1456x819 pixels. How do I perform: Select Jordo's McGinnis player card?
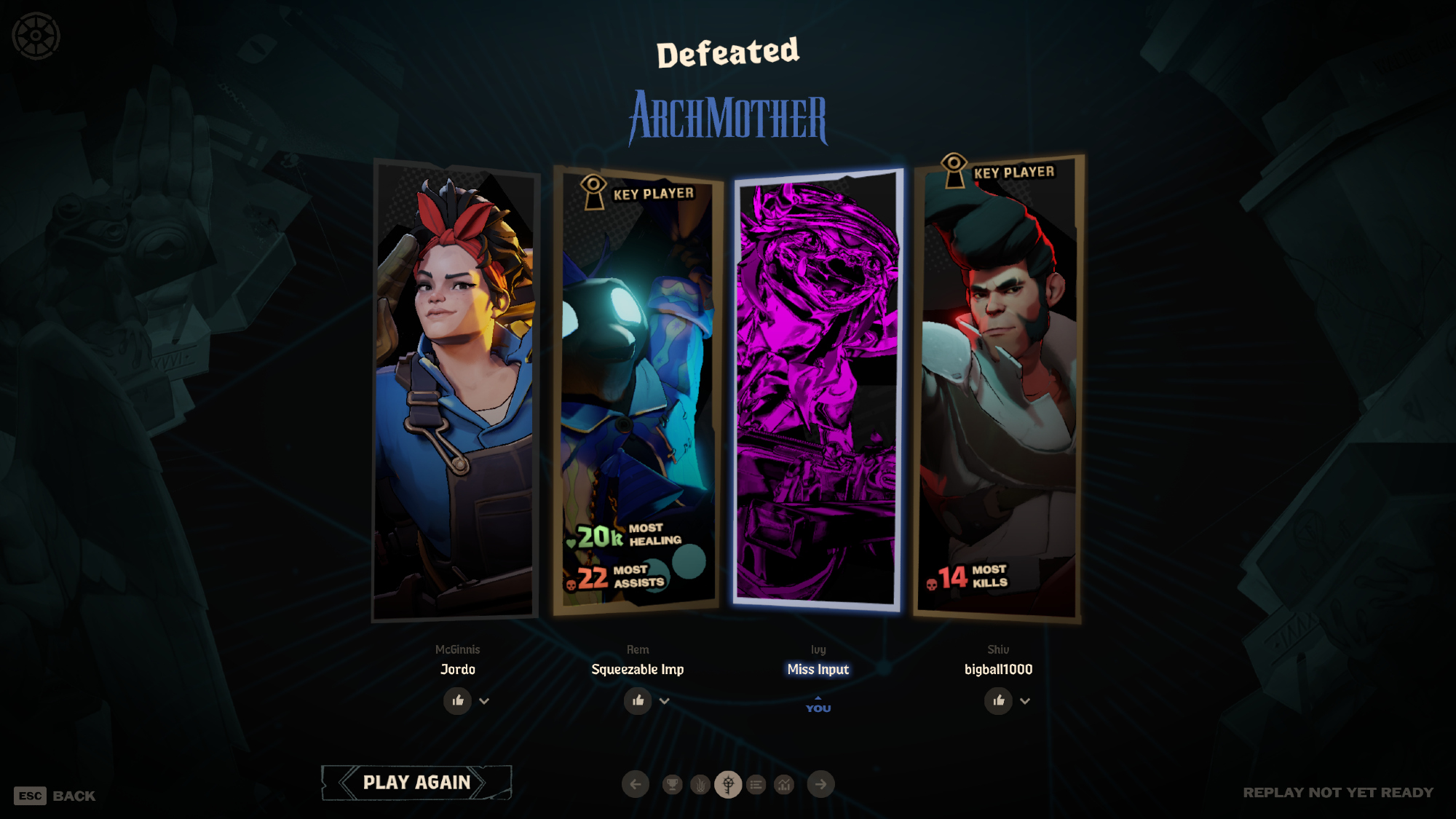tap(456, 393)
